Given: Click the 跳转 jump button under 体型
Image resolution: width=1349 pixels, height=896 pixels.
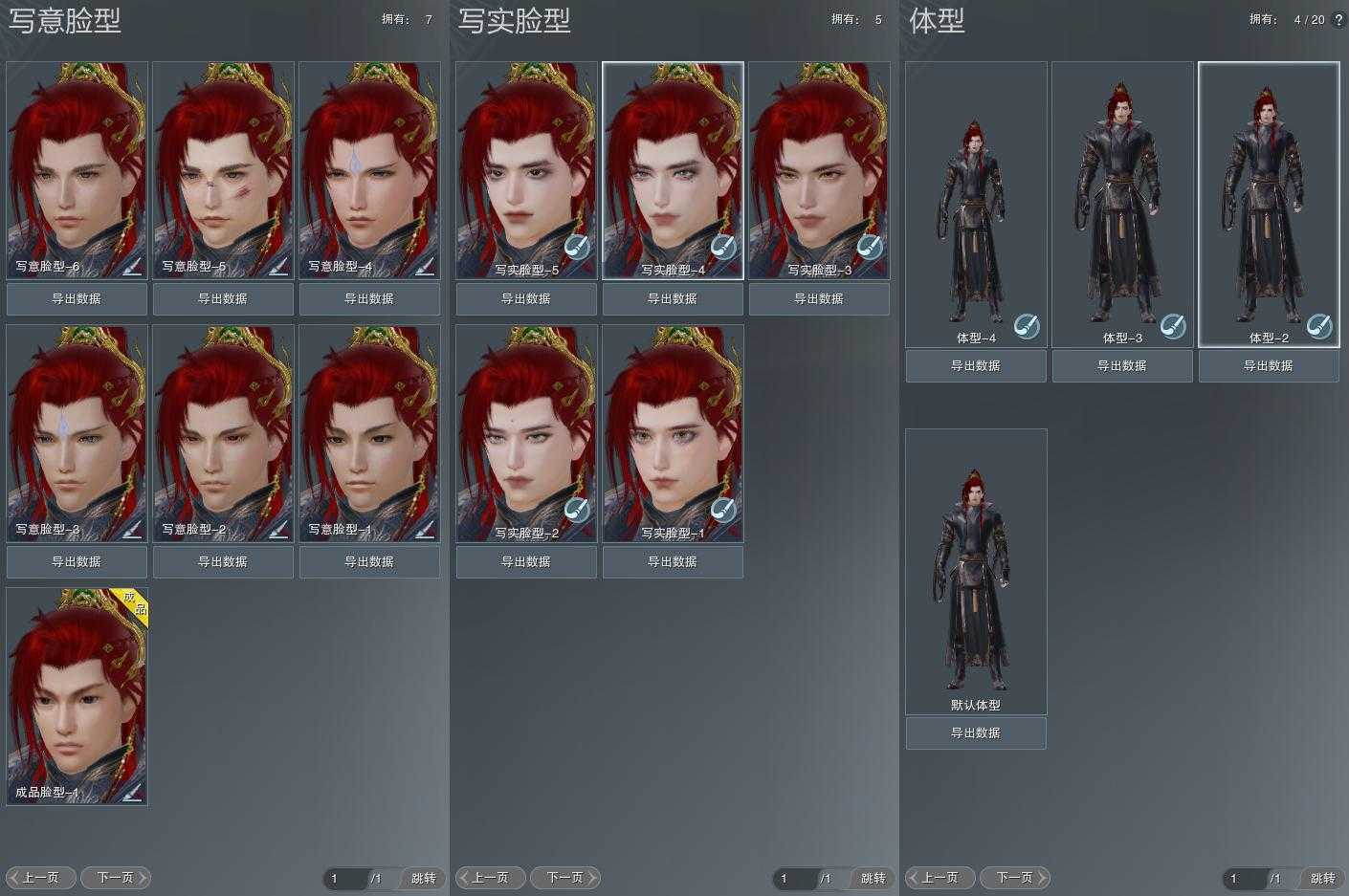Looking at the screenshot, I should tap(1322, 878).
